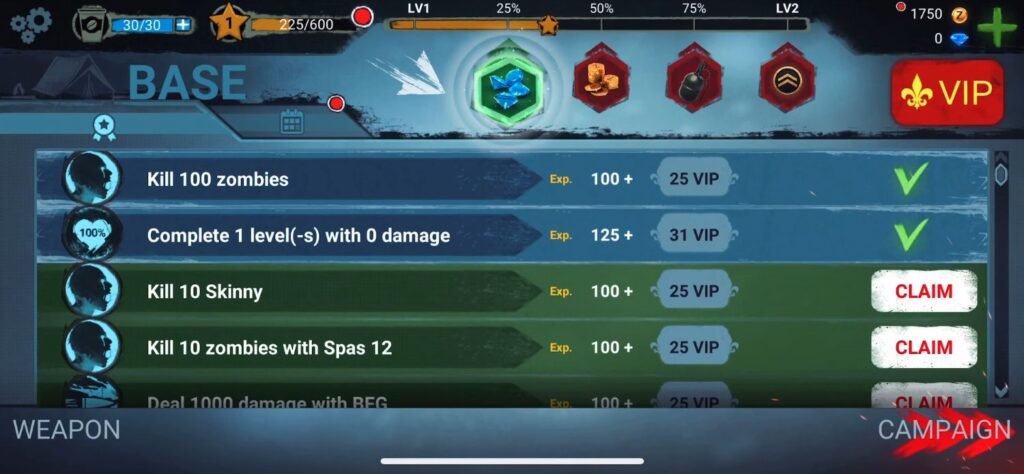Add energy with the plus button
This screenshot has width=1024, height=474.
[x=183, y=24]
